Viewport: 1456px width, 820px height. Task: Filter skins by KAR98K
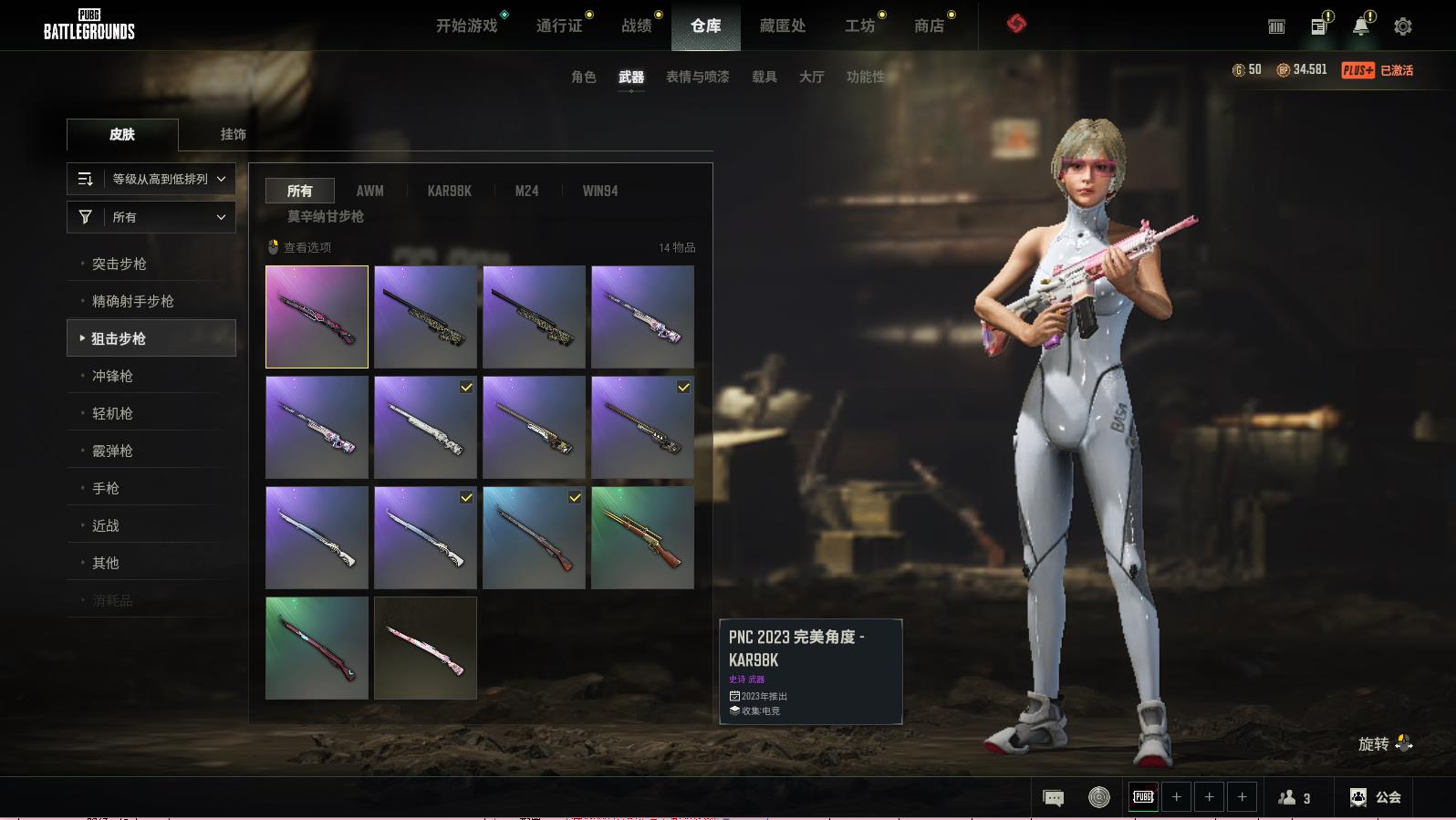click(x=449, y=191)
